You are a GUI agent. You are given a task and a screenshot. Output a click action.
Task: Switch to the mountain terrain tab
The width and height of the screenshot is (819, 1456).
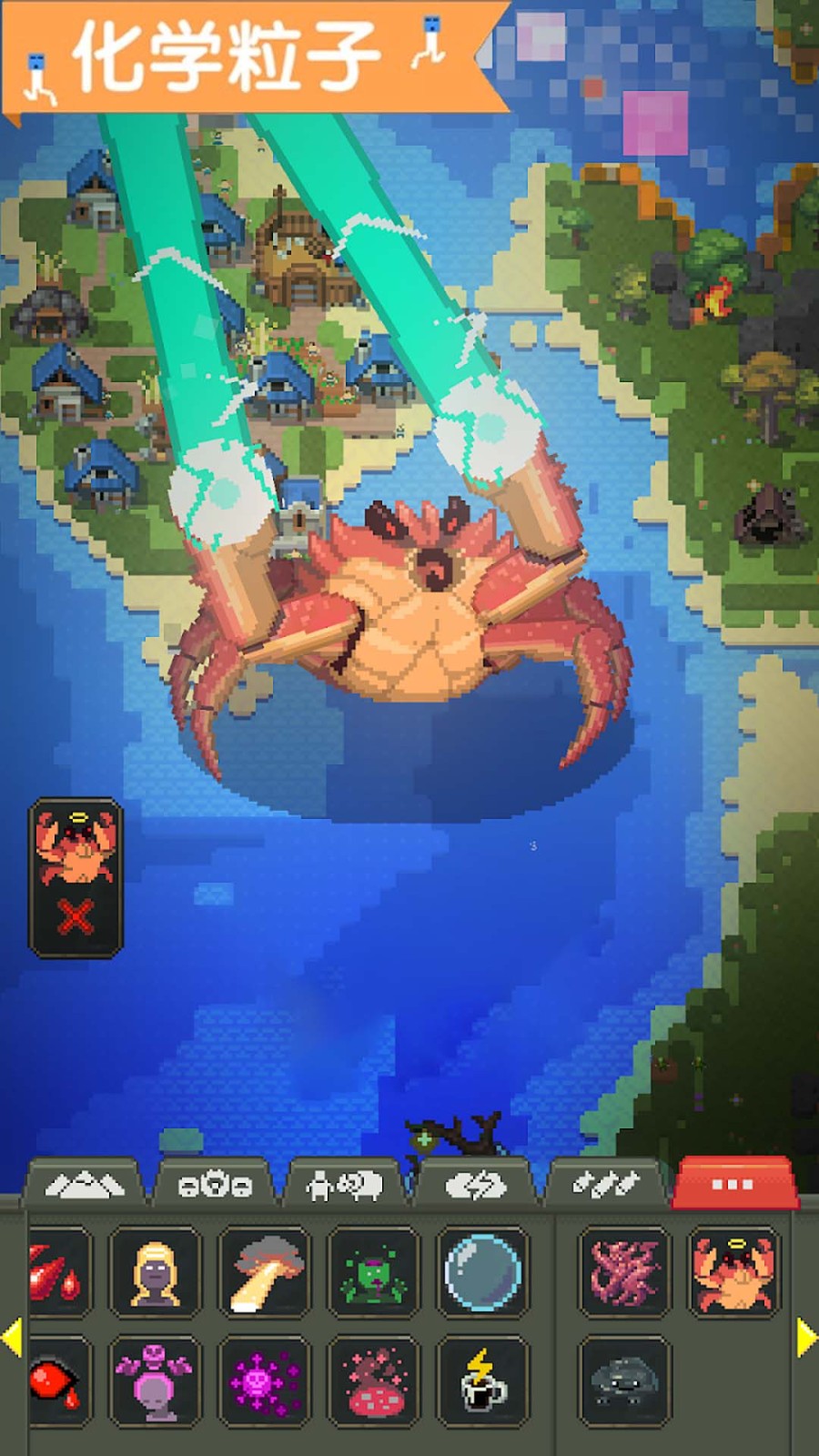pyautogui.click(x=85, y=1185)
